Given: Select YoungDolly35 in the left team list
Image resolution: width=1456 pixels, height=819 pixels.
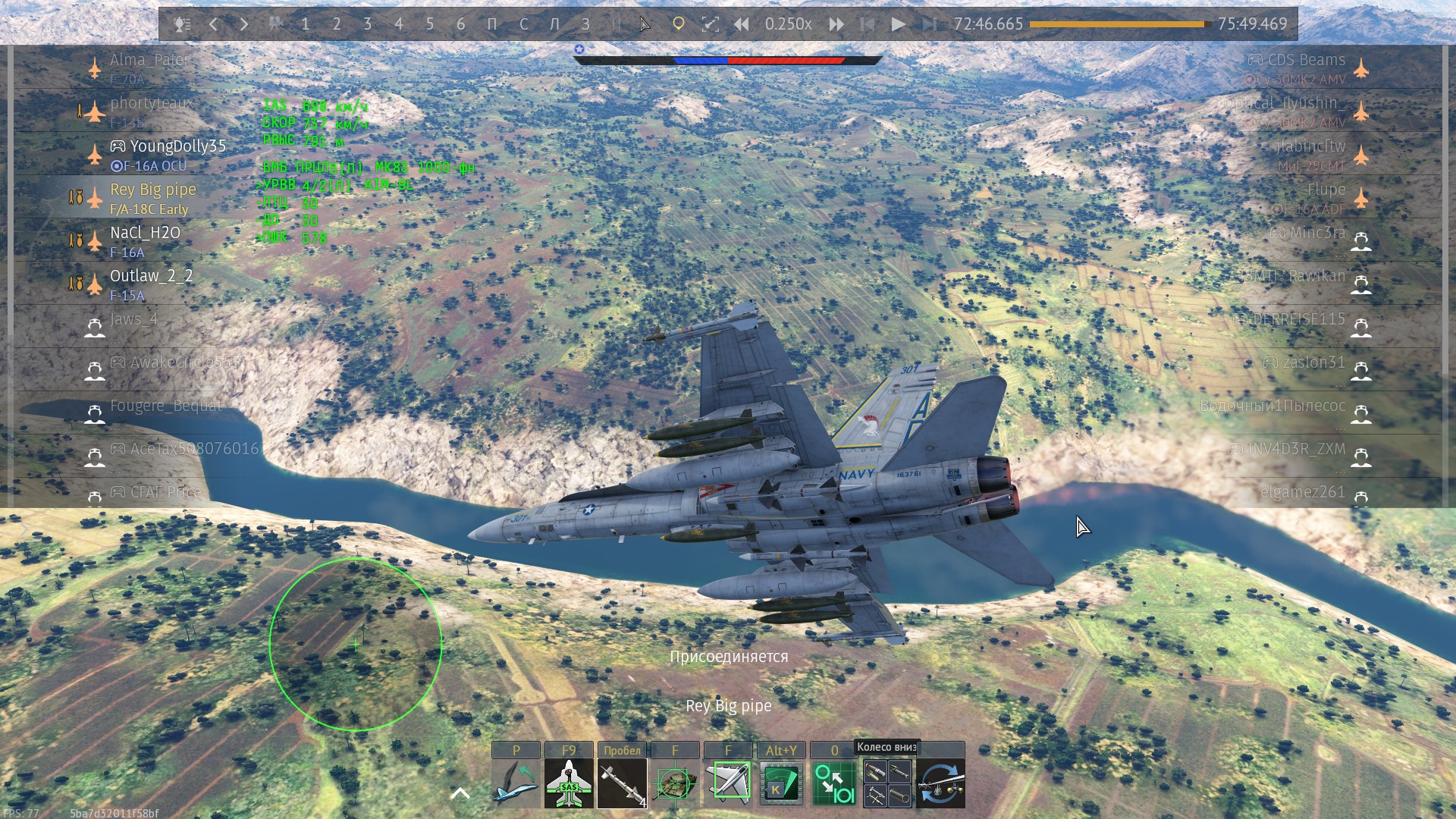Looking at the screenshot, I should click(x=177, y=146).
